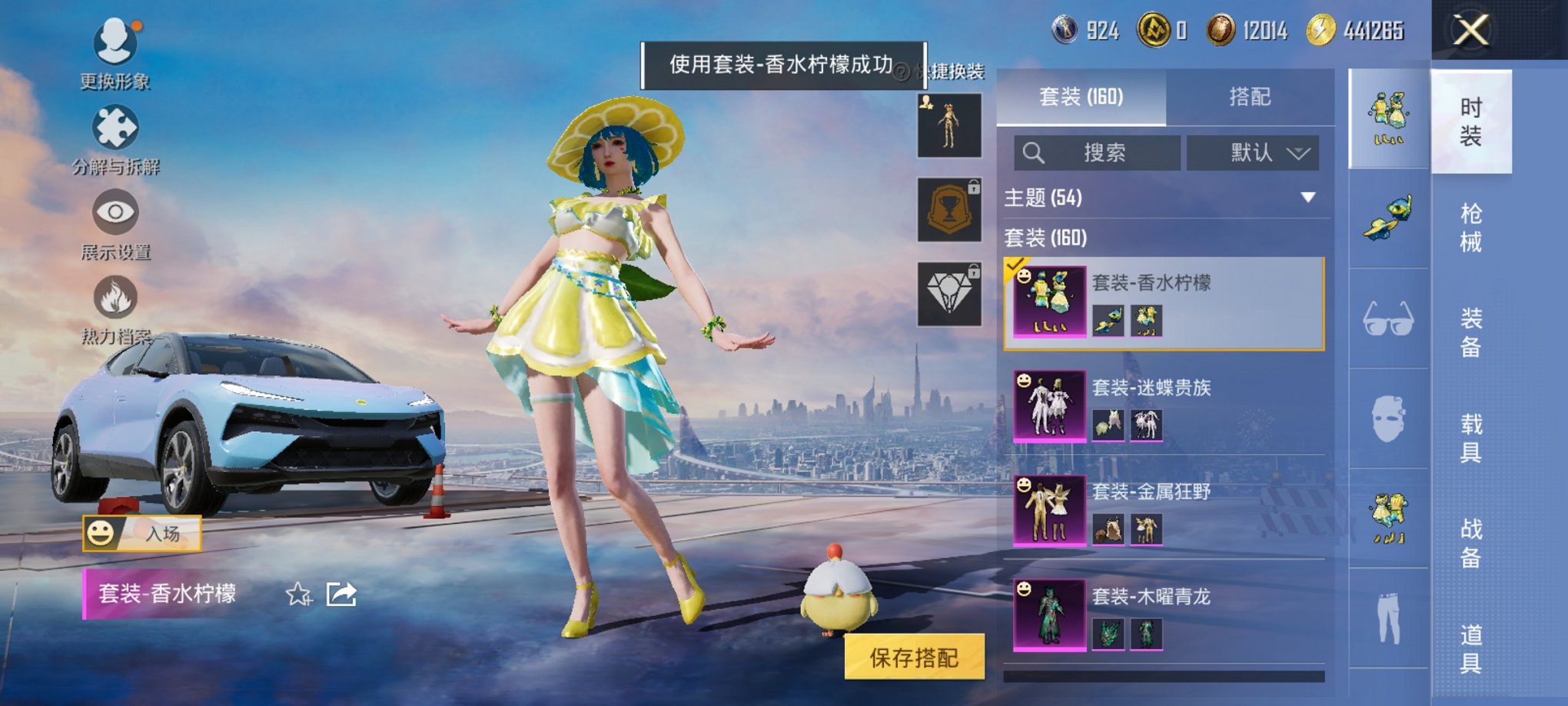Open the 默认 sort dropdown
This screenshot has height=706, width=1568.
[1253, 152]
